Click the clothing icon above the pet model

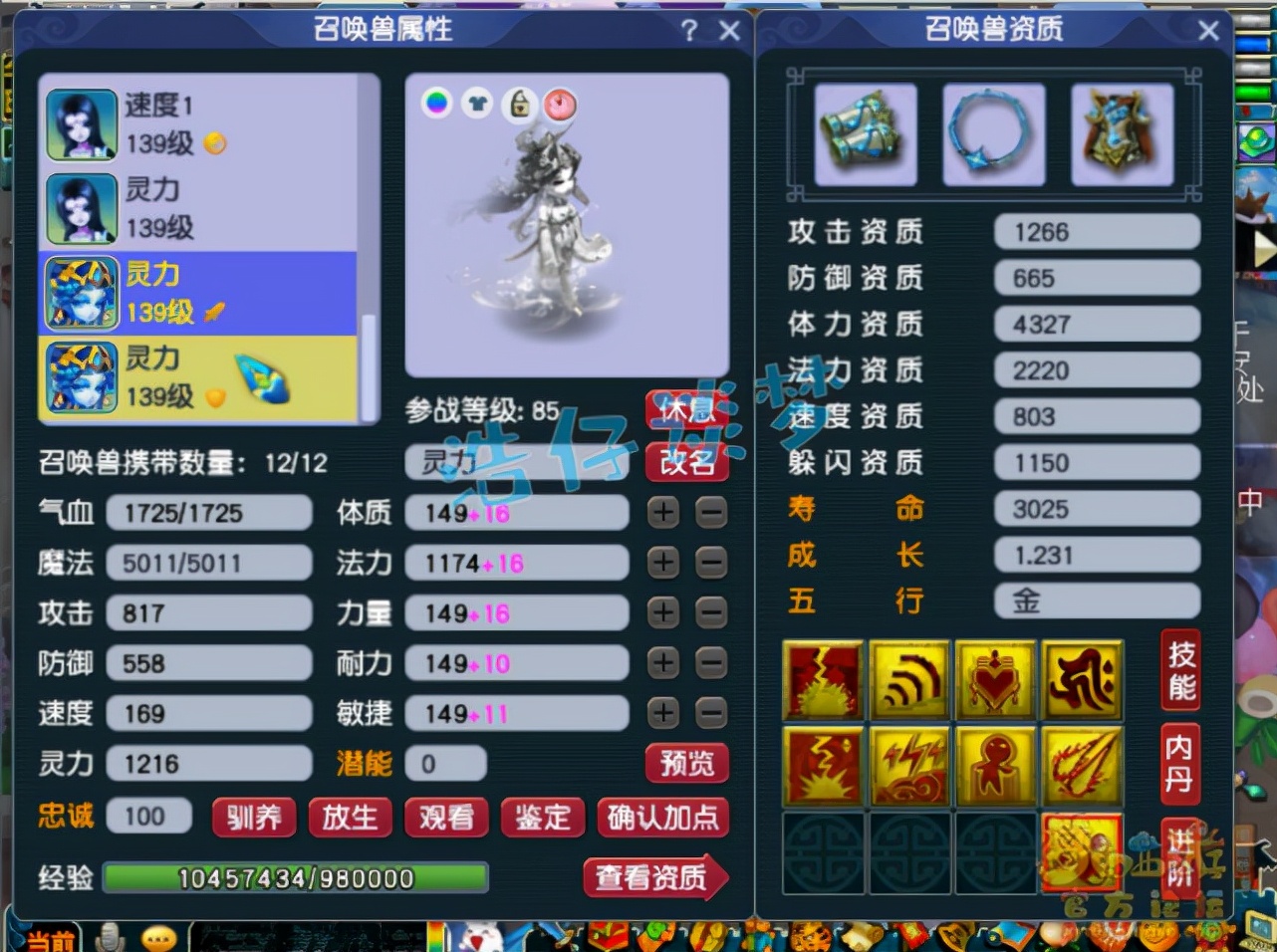click(478, 105)
